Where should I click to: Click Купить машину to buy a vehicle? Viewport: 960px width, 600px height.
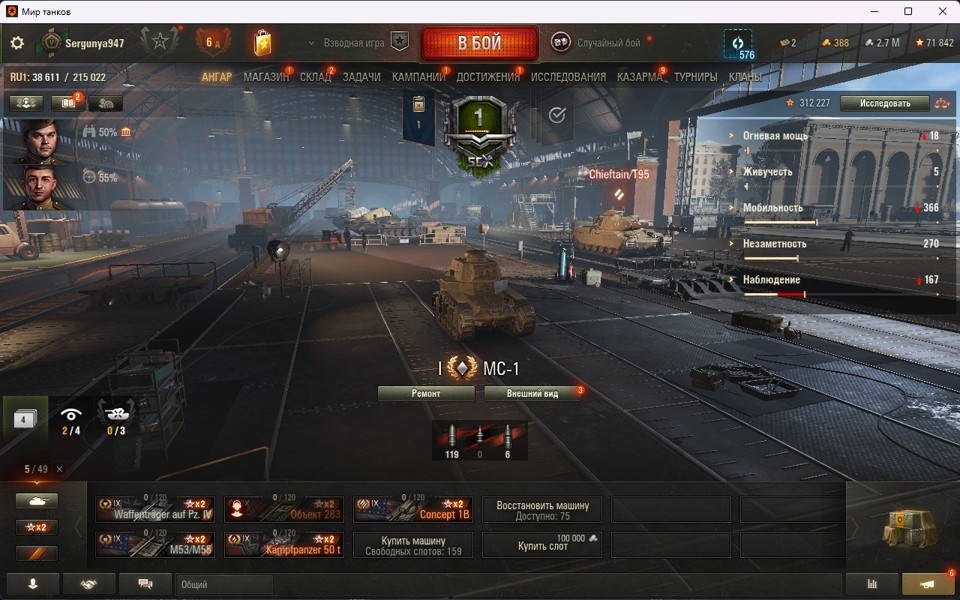(413, 545)
